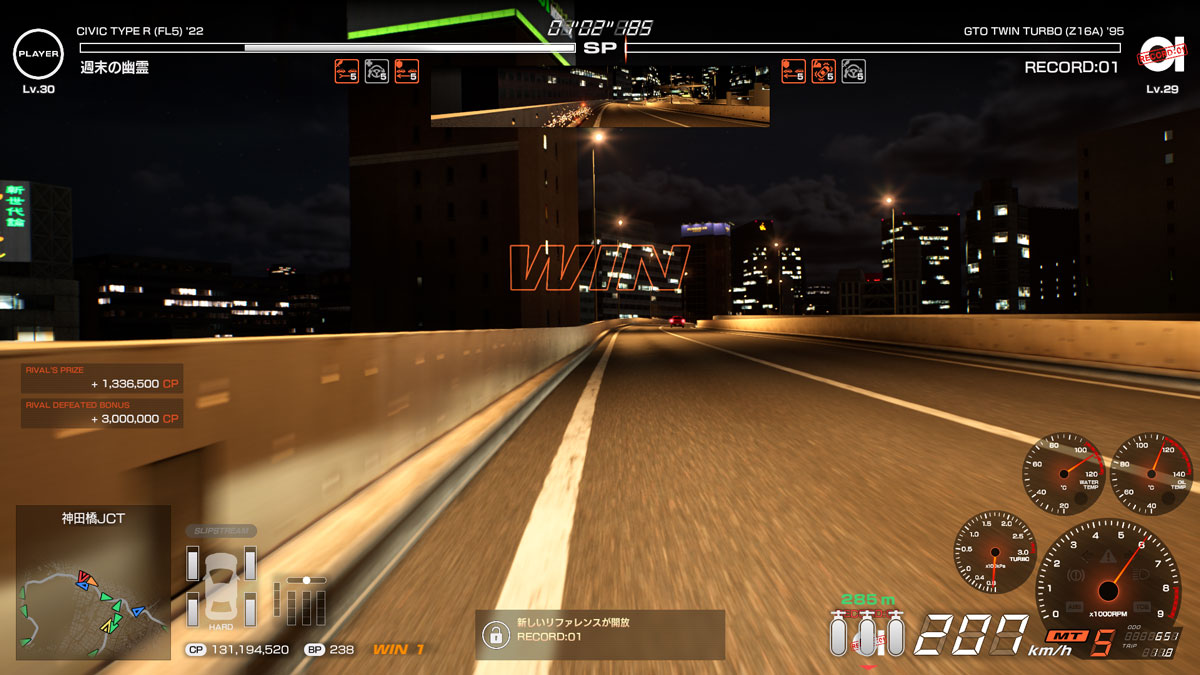Select the nitrous tanks icon
1200x675 pixels.
click(x=866, y=634)
